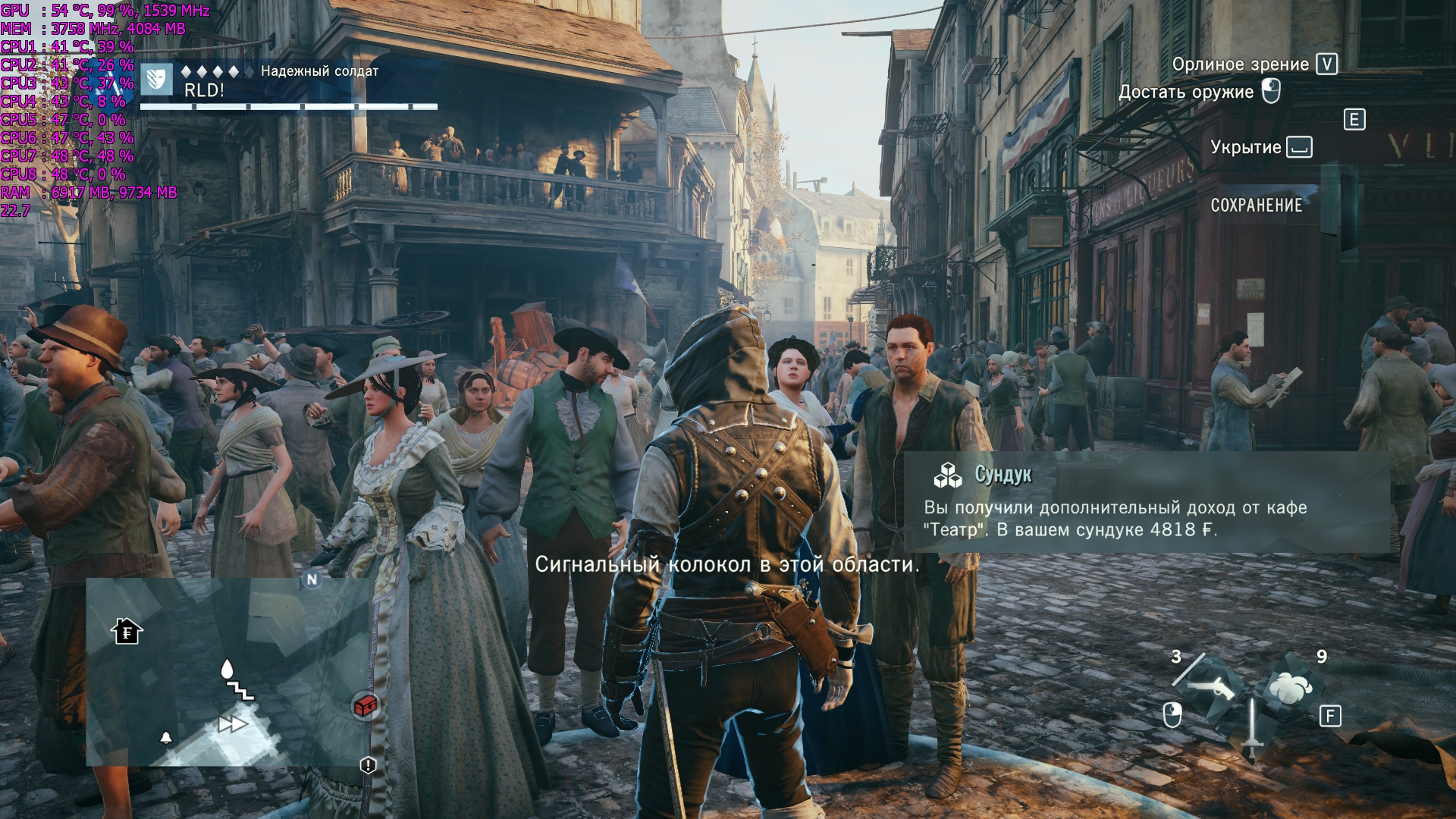Image resolution: width=1456 pixels, height=819 pixels.
Task: Select the shop house marker on minimap
Action: [x=127, y=632]
